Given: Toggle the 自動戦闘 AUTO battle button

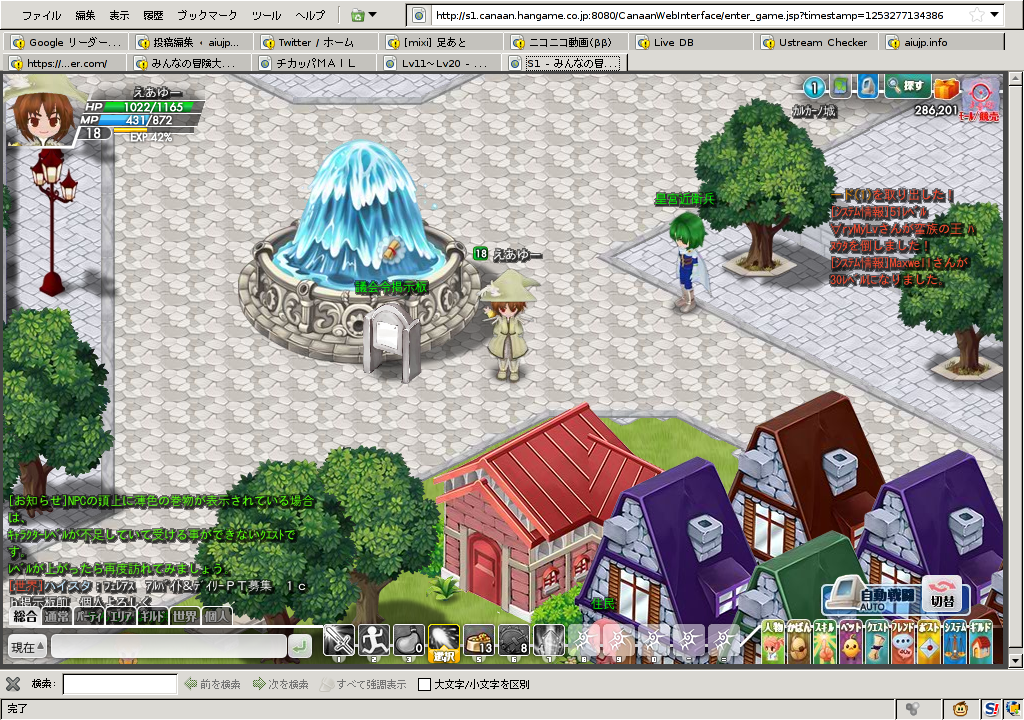Looking at the screenshot, I should (x=868, y=597).
